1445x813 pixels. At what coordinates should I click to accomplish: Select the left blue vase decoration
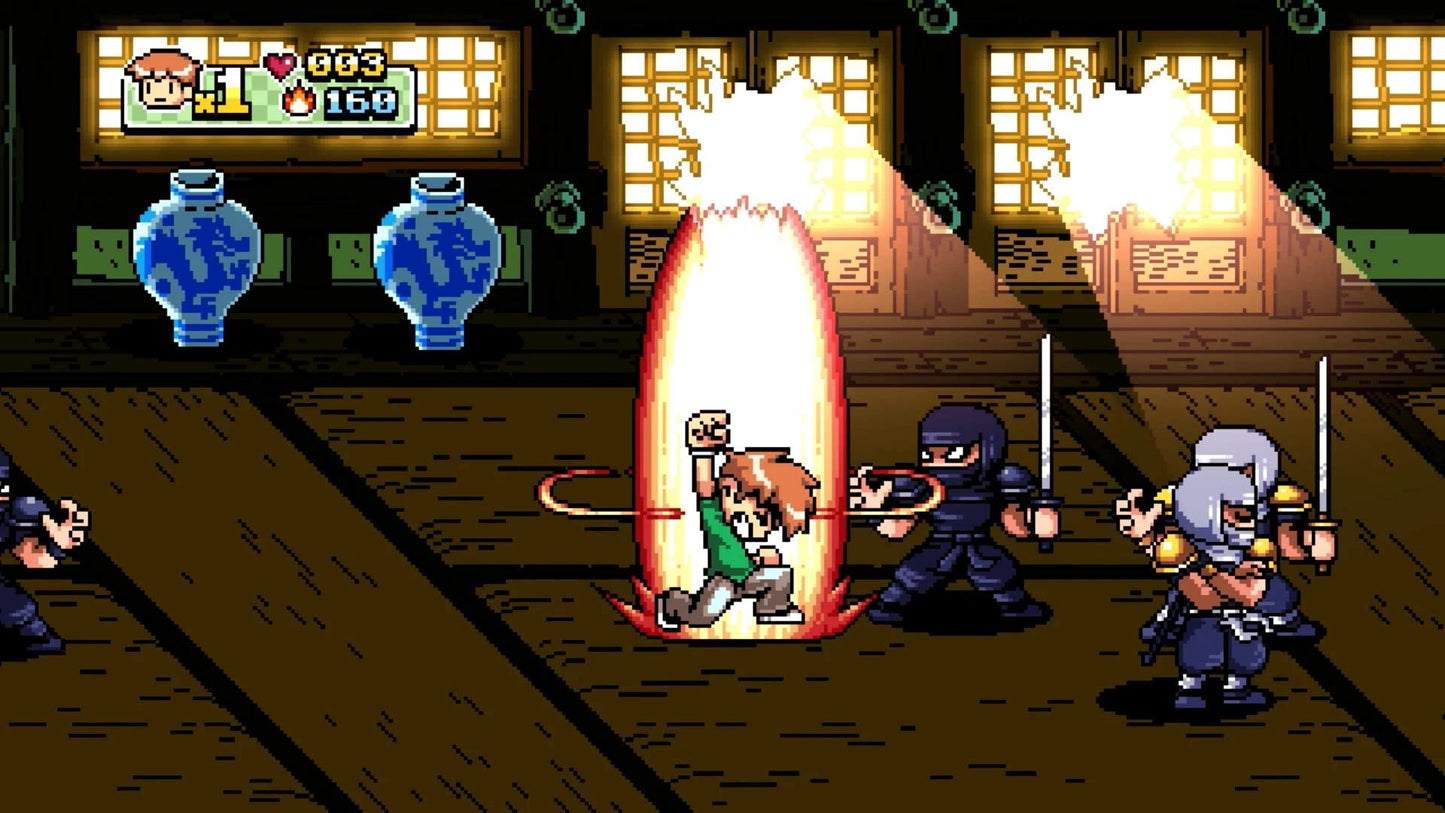tap(196, 257)
